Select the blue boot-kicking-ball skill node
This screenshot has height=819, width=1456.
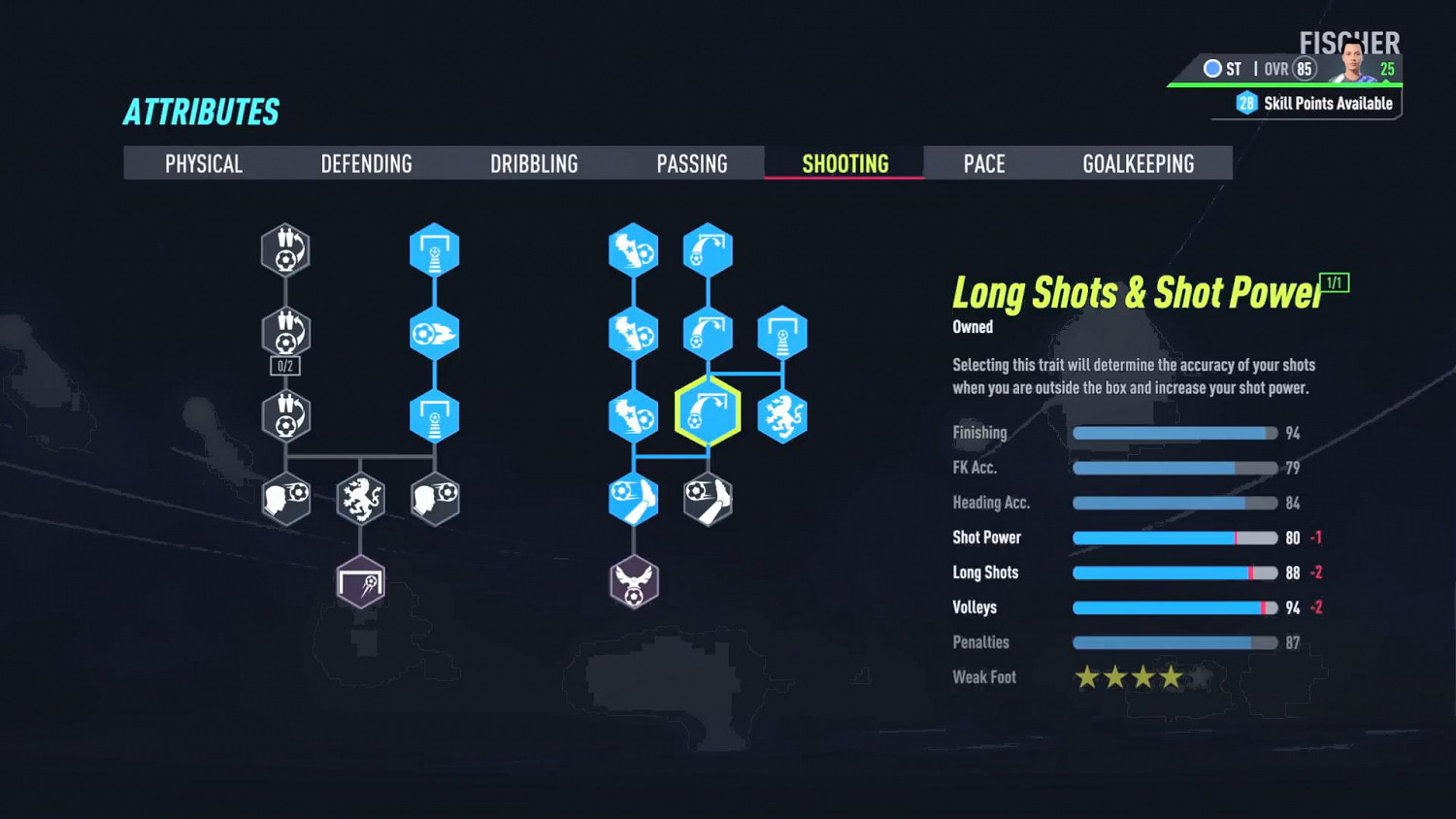(x=634, y=499)
